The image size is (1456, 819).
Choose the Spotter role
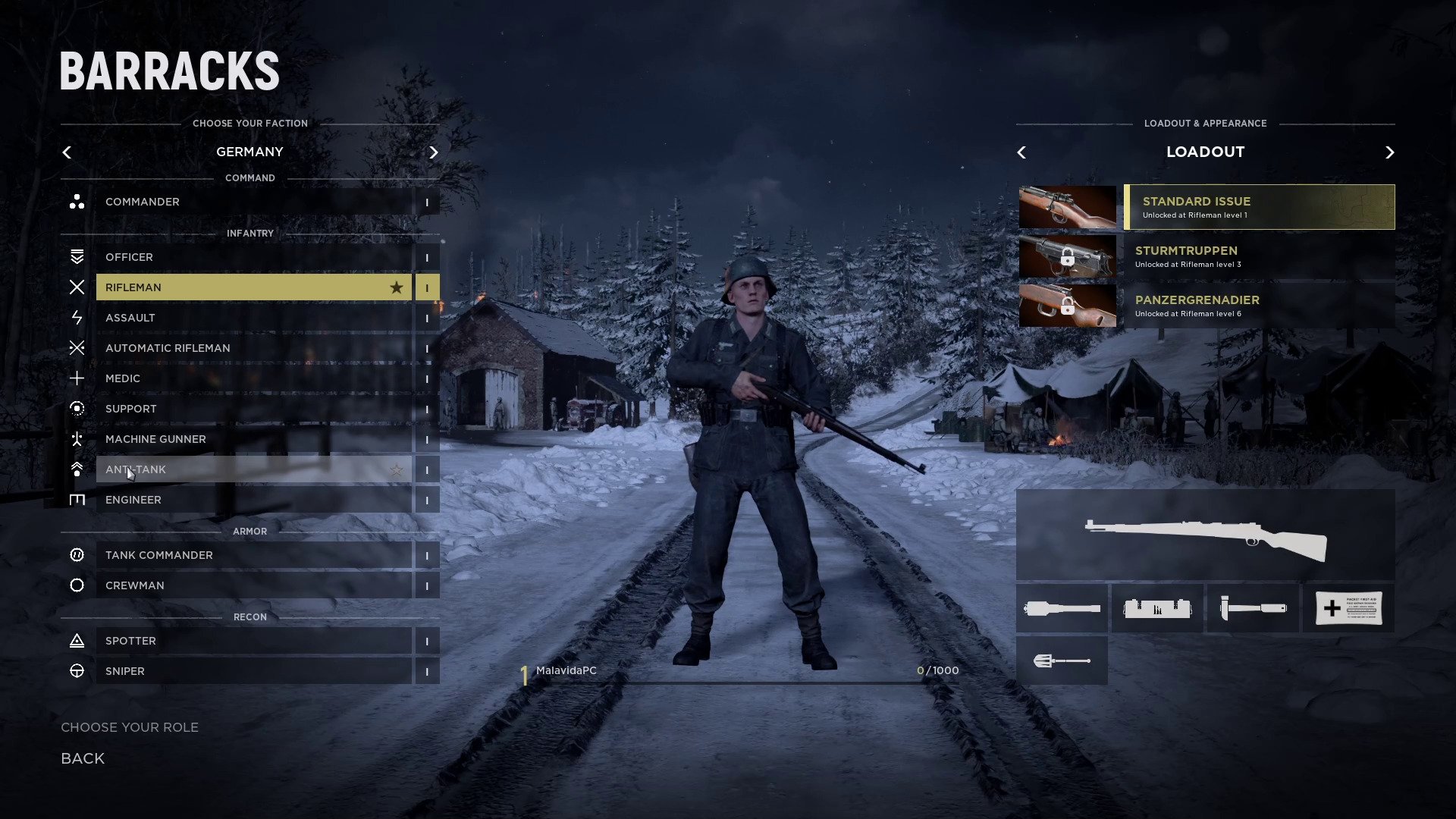253,641
